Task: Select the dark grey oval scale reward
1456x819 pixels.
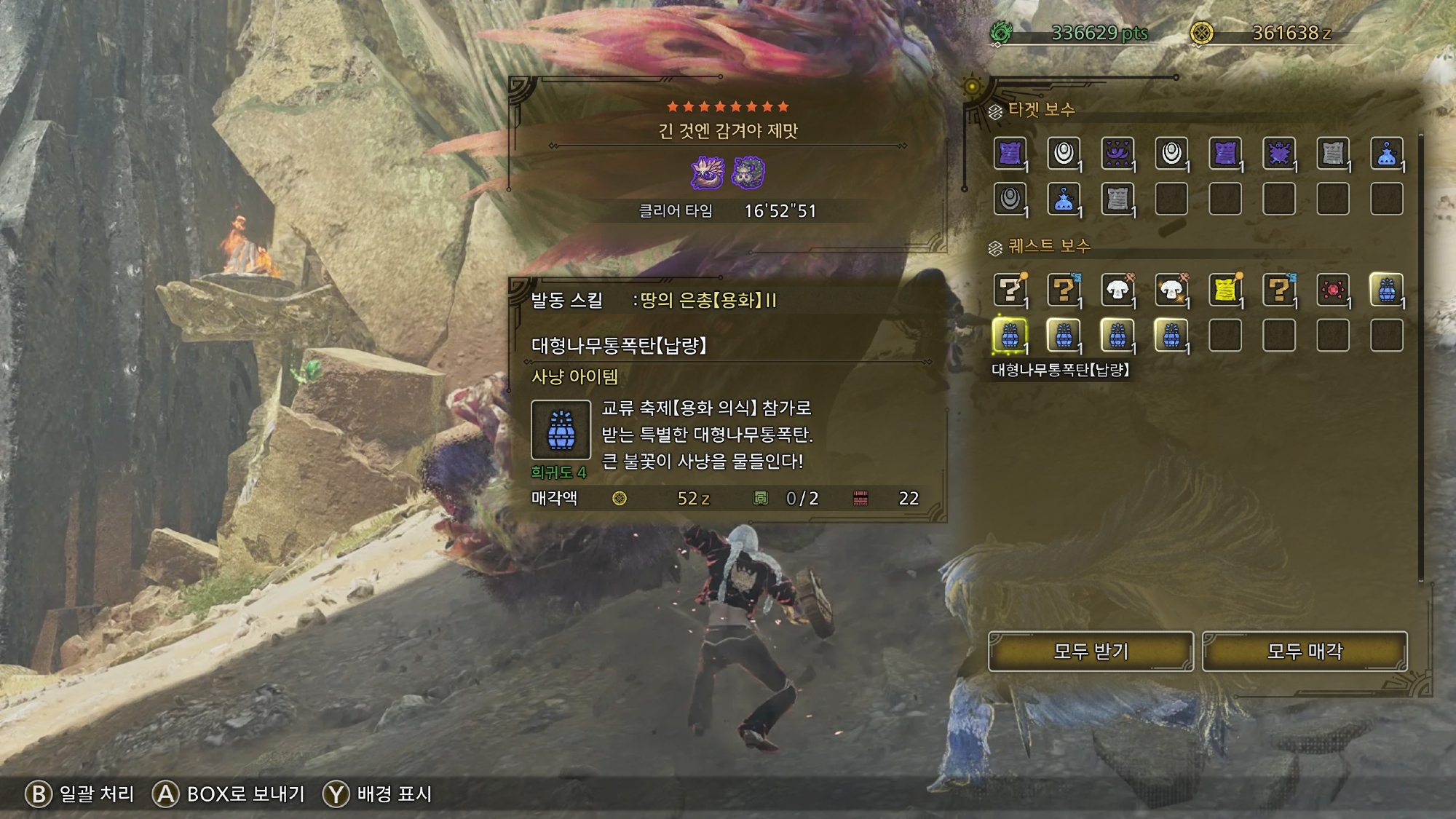Action: (x=1010, y=199)
